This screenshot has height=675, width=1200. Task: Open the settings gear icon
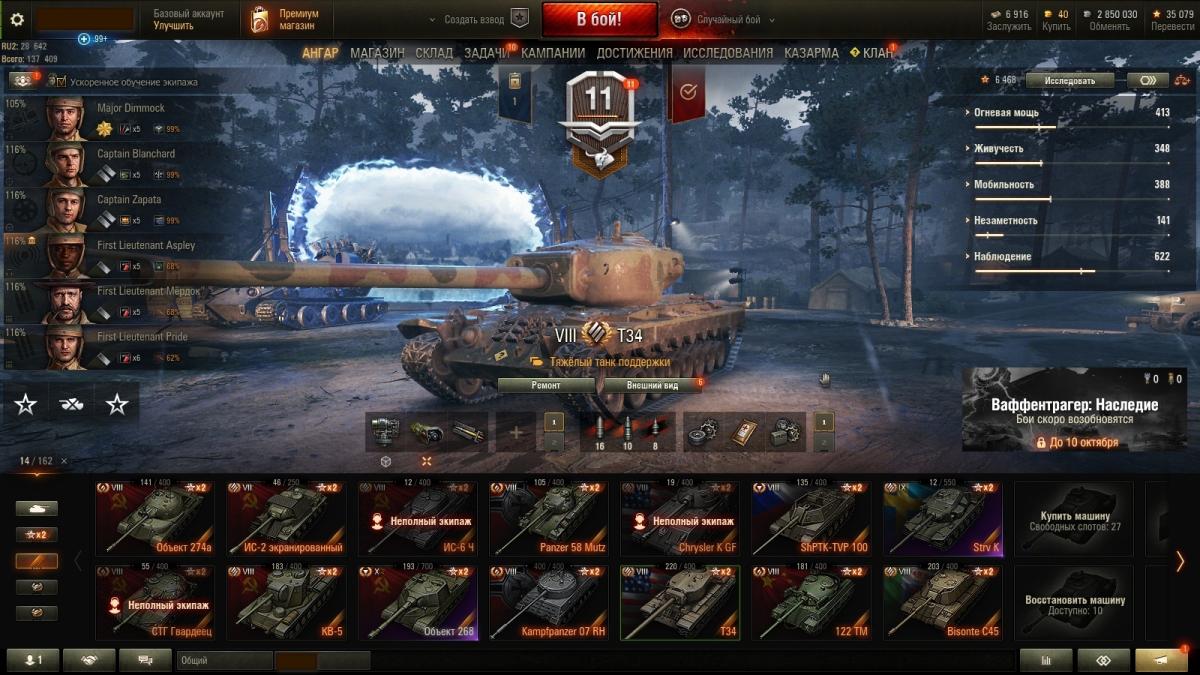17,19
